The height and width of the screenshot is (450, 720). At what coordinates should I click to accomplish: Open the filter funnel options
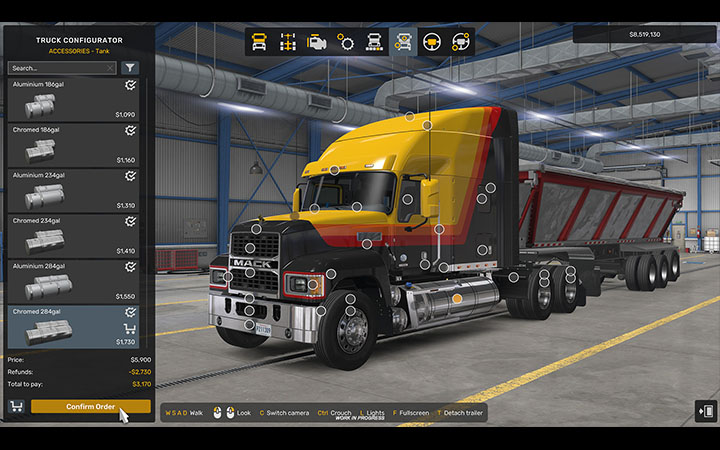click(x=131, y=68)
